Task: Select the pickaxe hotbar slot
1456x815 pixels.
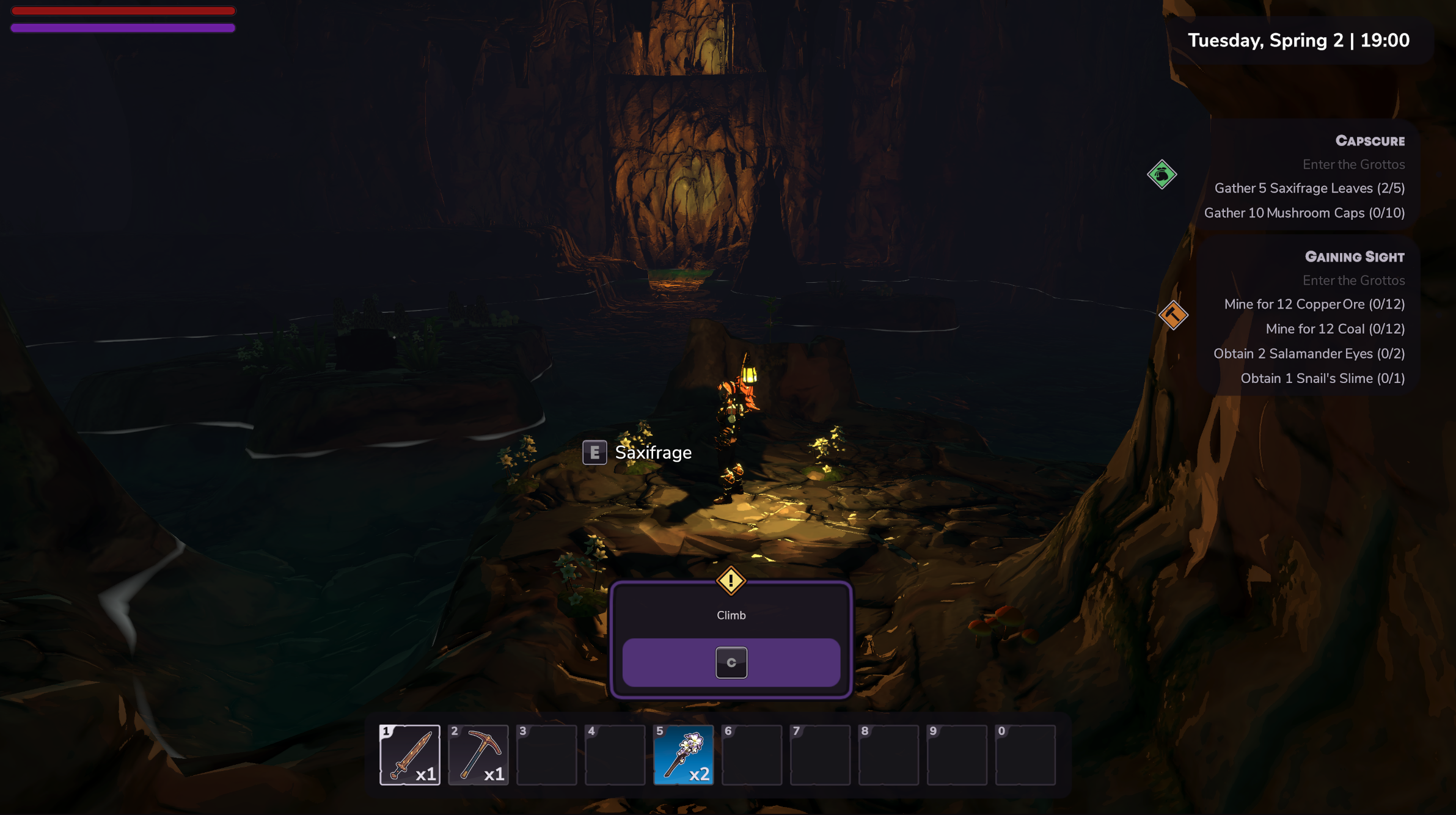Action: click(478, 755)
